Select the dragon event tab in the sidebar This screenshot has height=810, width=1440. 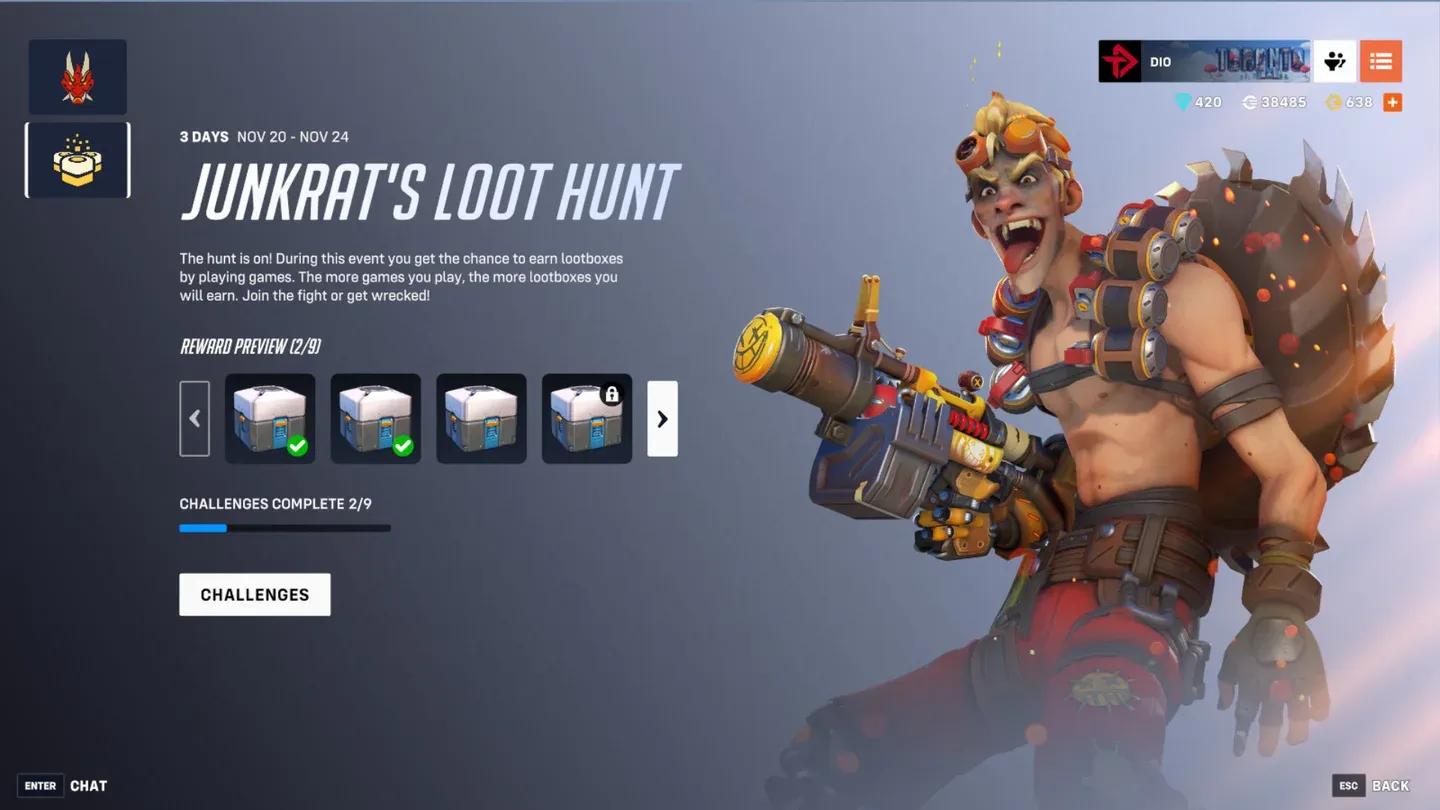77,75
